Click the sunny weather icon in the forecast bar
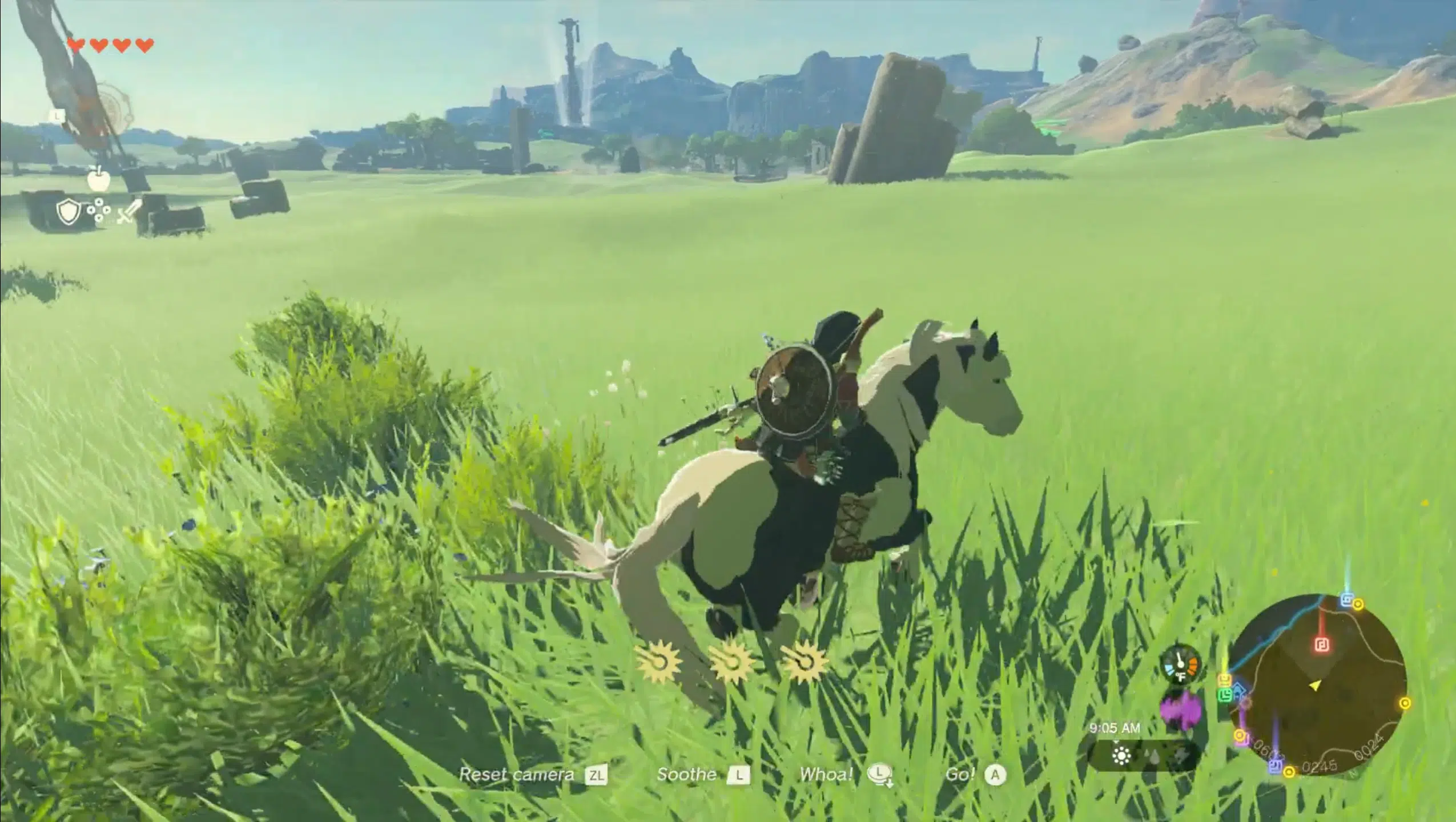1456x822 pixels. [1121, 757]
